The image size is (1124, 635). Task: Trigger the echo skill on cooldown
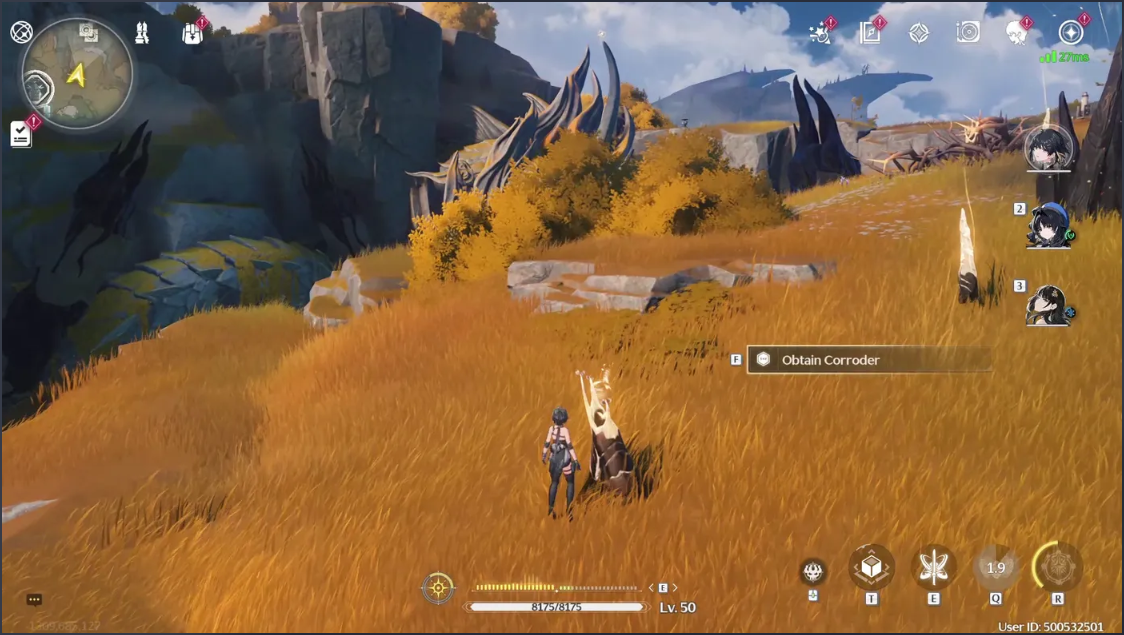[x=996, y=567]
